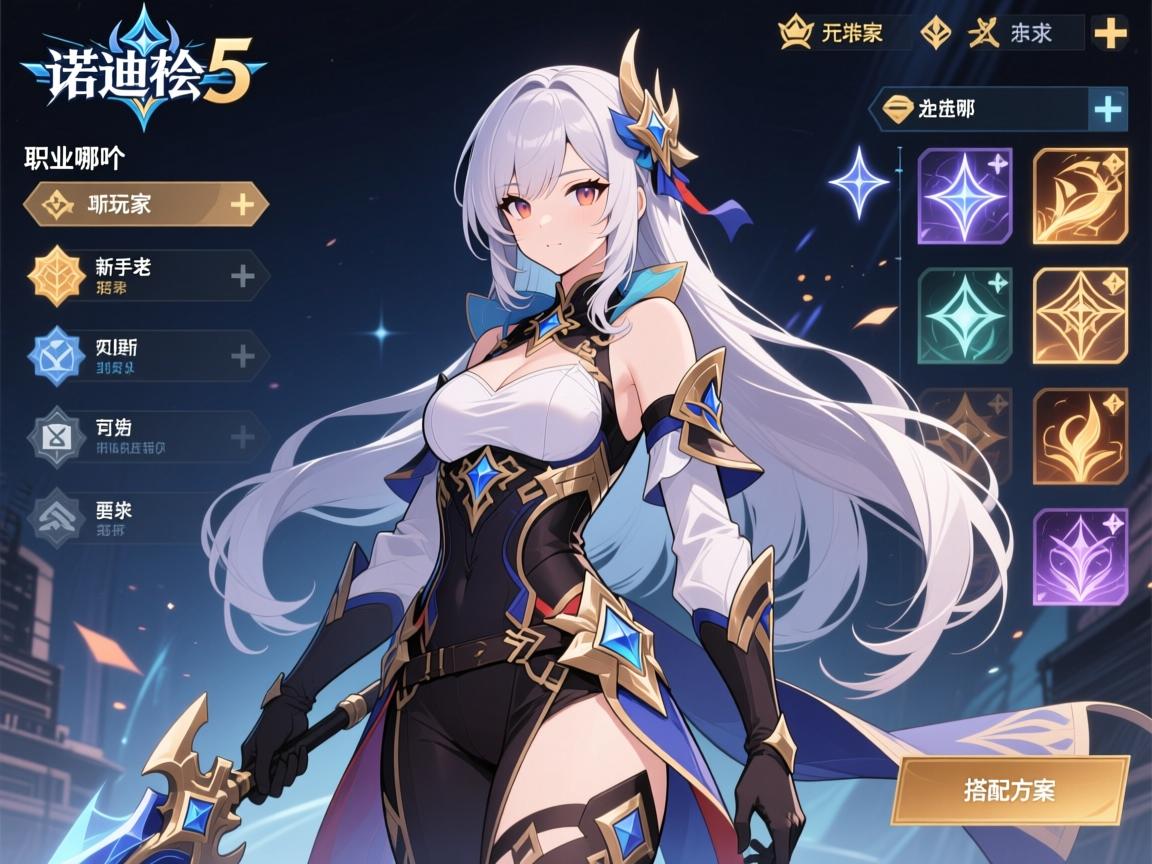The width and height of the screenshot is (1152, 864).
Task: Click the gold plus button at top right
Action: pos(1110,33)
